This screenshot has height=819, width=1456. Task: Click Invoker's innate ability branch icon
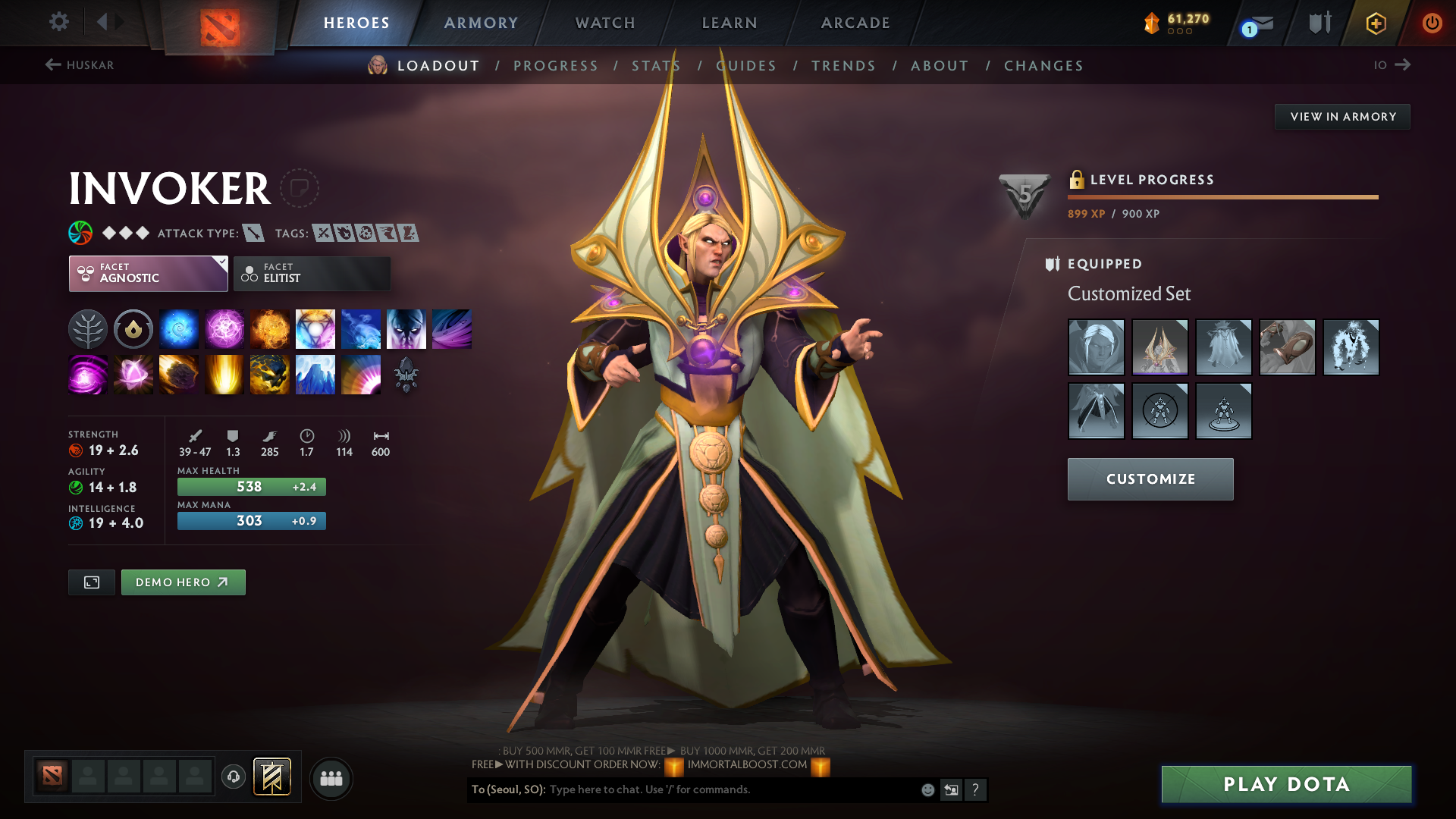click(87, 328)
